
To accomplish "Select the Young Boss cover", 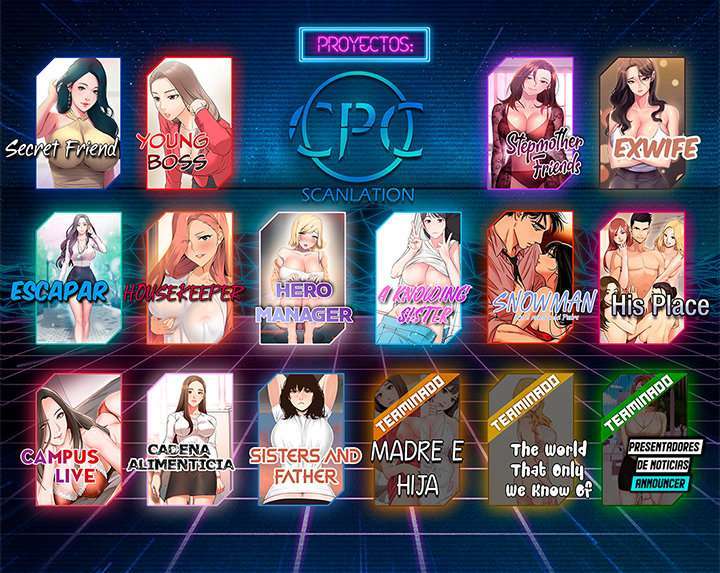I will coord(189,123).
